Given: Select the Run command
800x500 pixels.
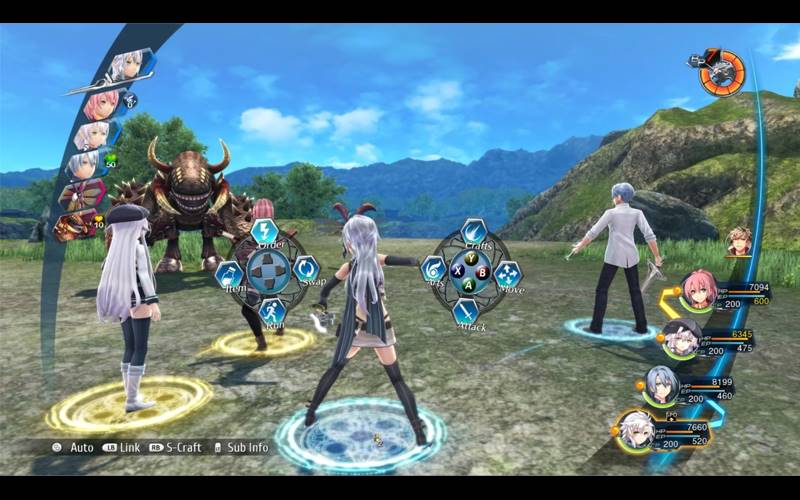Looking at the screenshot, I should click(270, 310).
